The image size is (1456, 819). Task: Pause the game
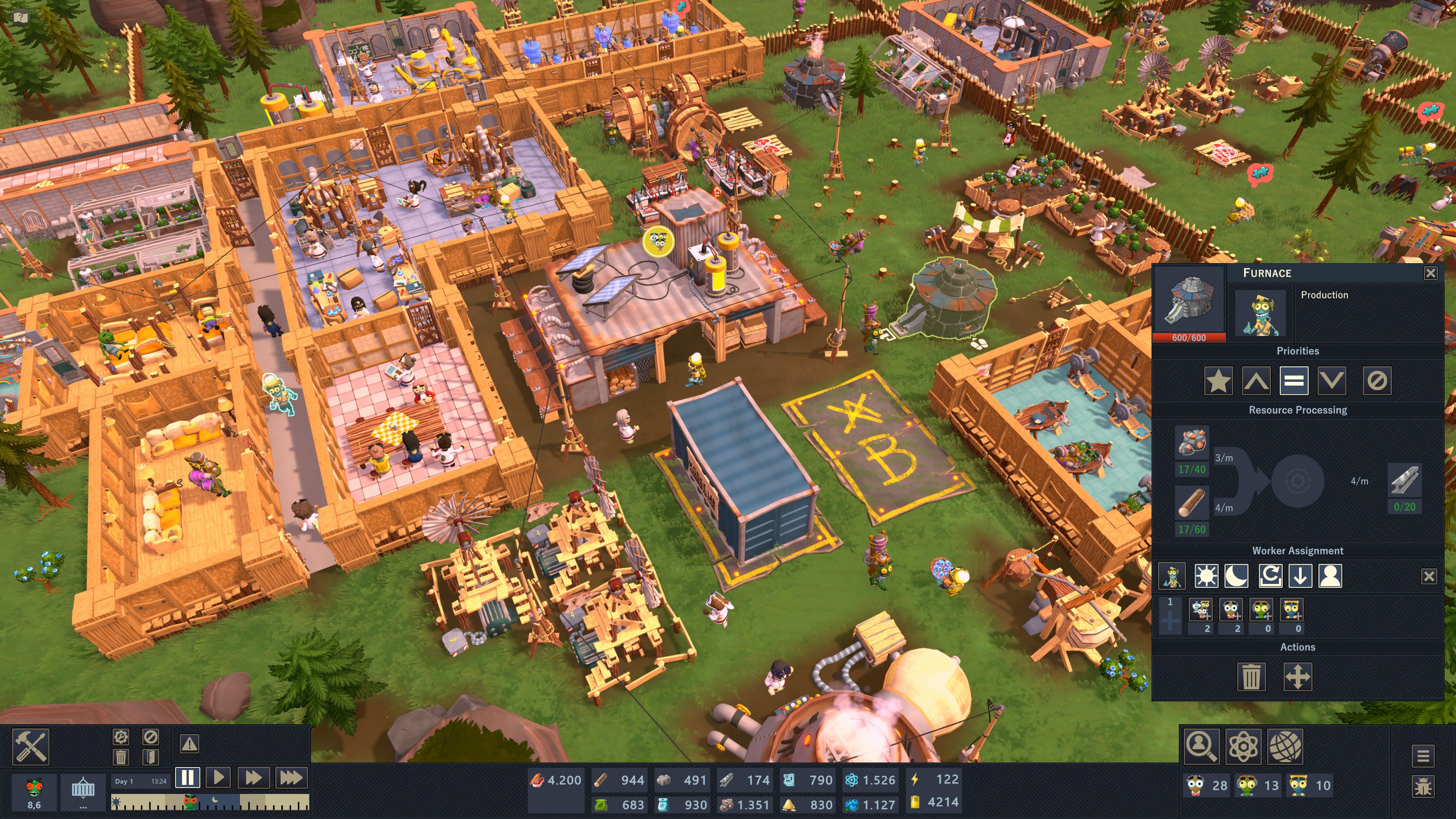pos(188,778)
